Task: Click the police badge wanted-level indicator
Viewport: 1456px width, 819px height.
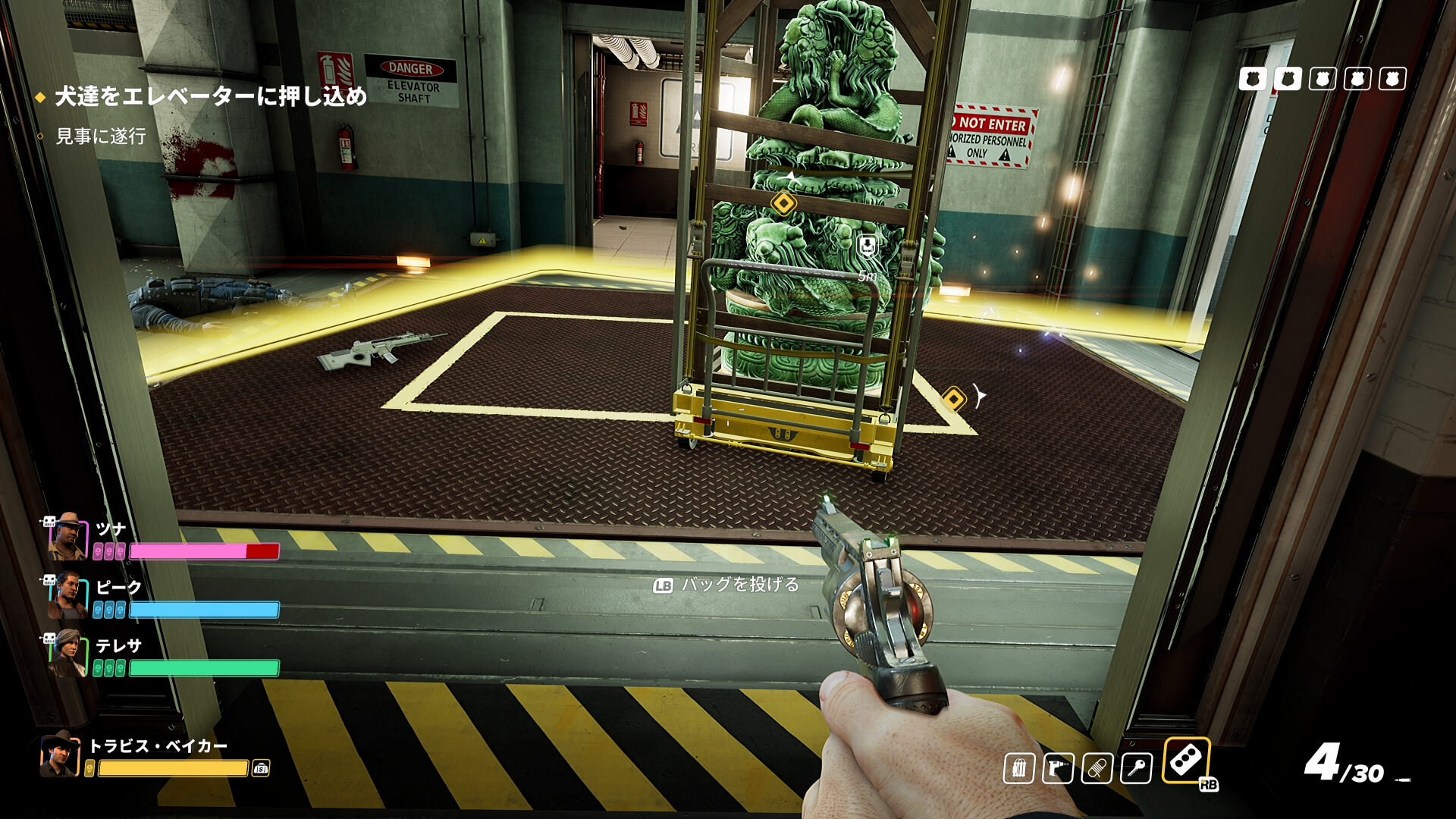Action: [1322, 79]
